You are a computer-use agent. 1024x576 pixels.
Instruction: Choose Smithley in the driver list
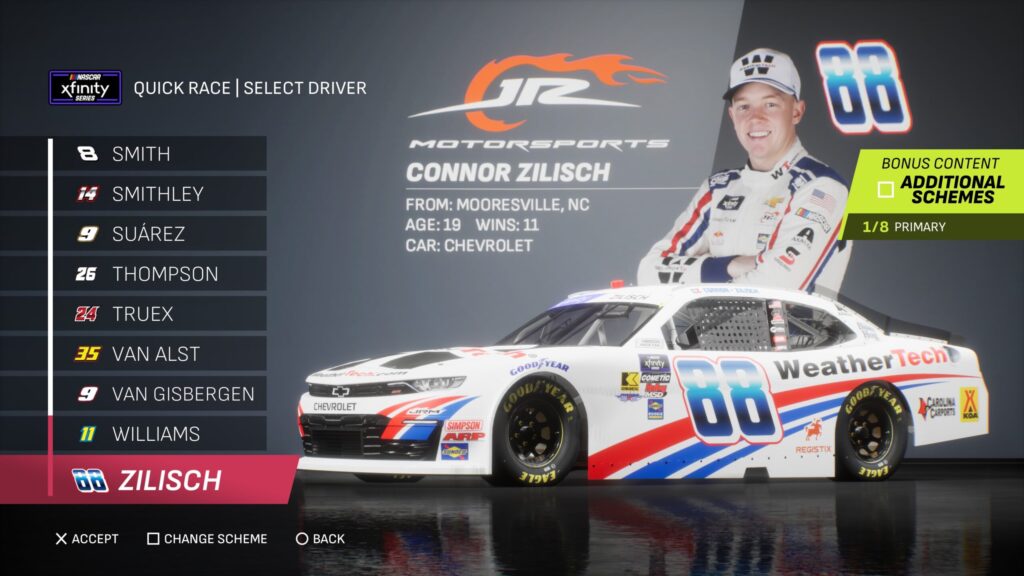point(158,194)
